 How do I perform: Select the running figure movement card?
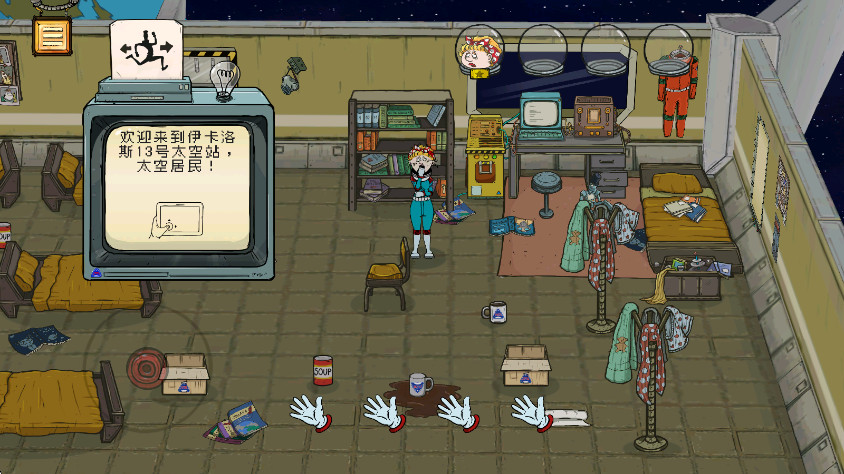(146, 48)
